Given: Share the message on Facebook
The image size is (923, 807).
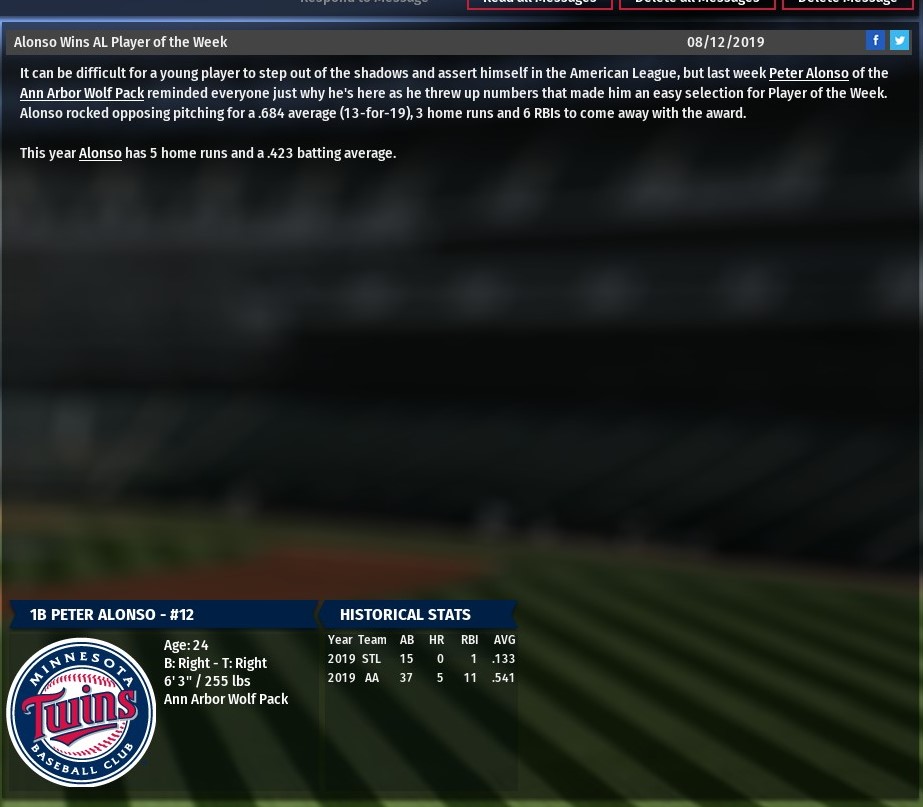Looking at the screenshot, I should (x=875, y=40).
